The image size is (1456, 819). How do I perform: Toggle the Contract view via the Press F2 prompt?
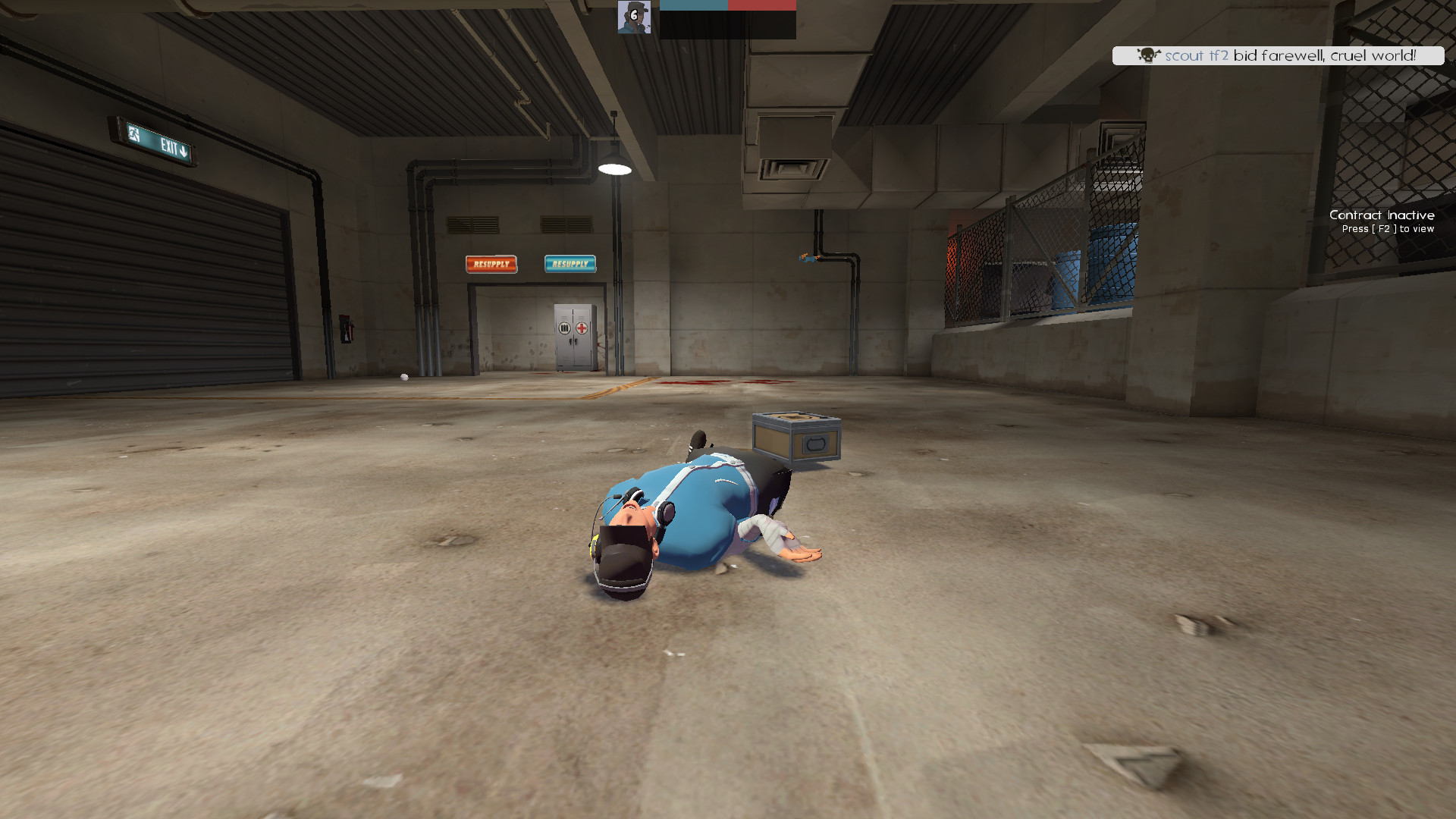[x=1388, y=228]
